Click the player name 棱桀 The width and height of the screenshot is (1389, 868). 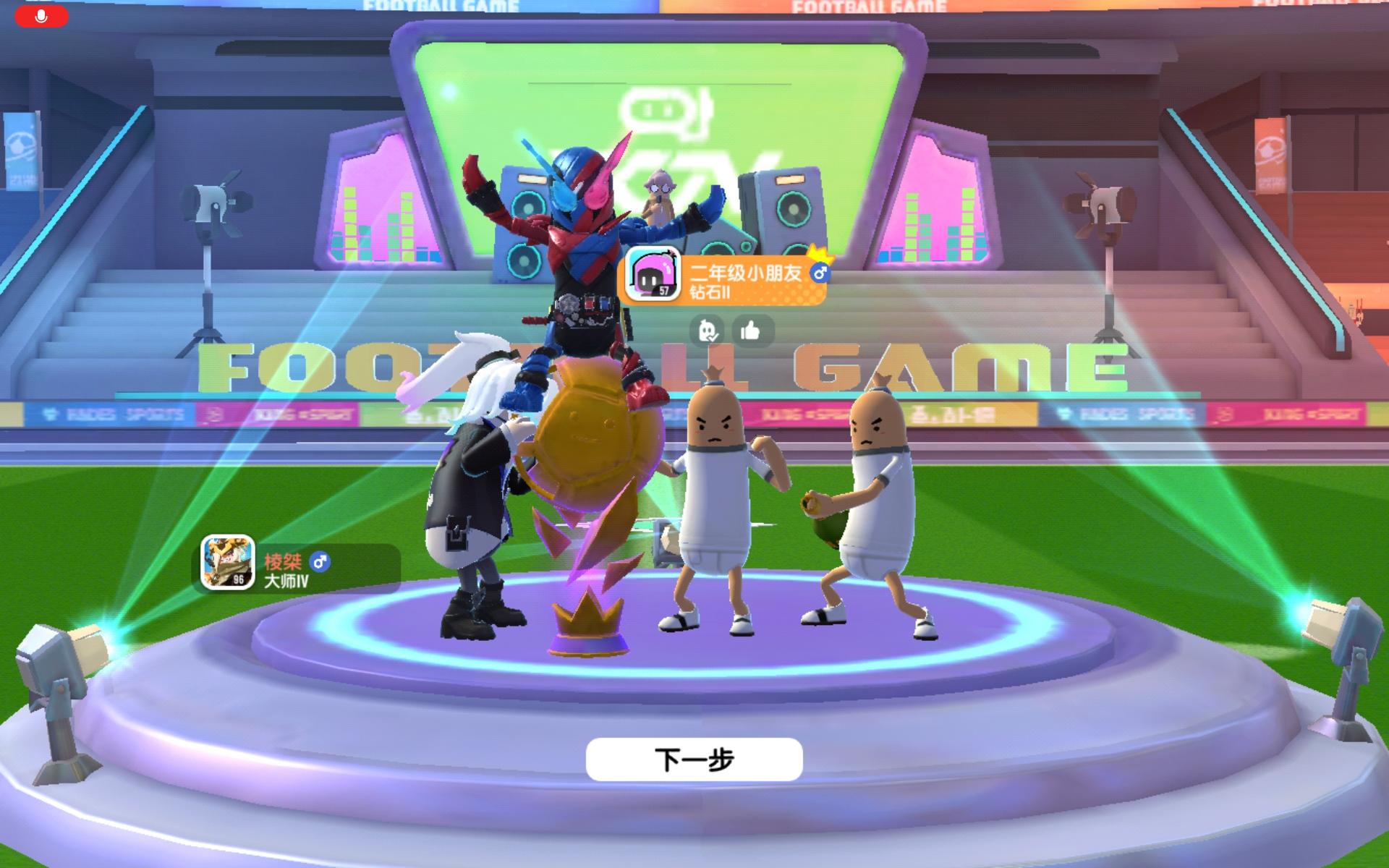284,561
